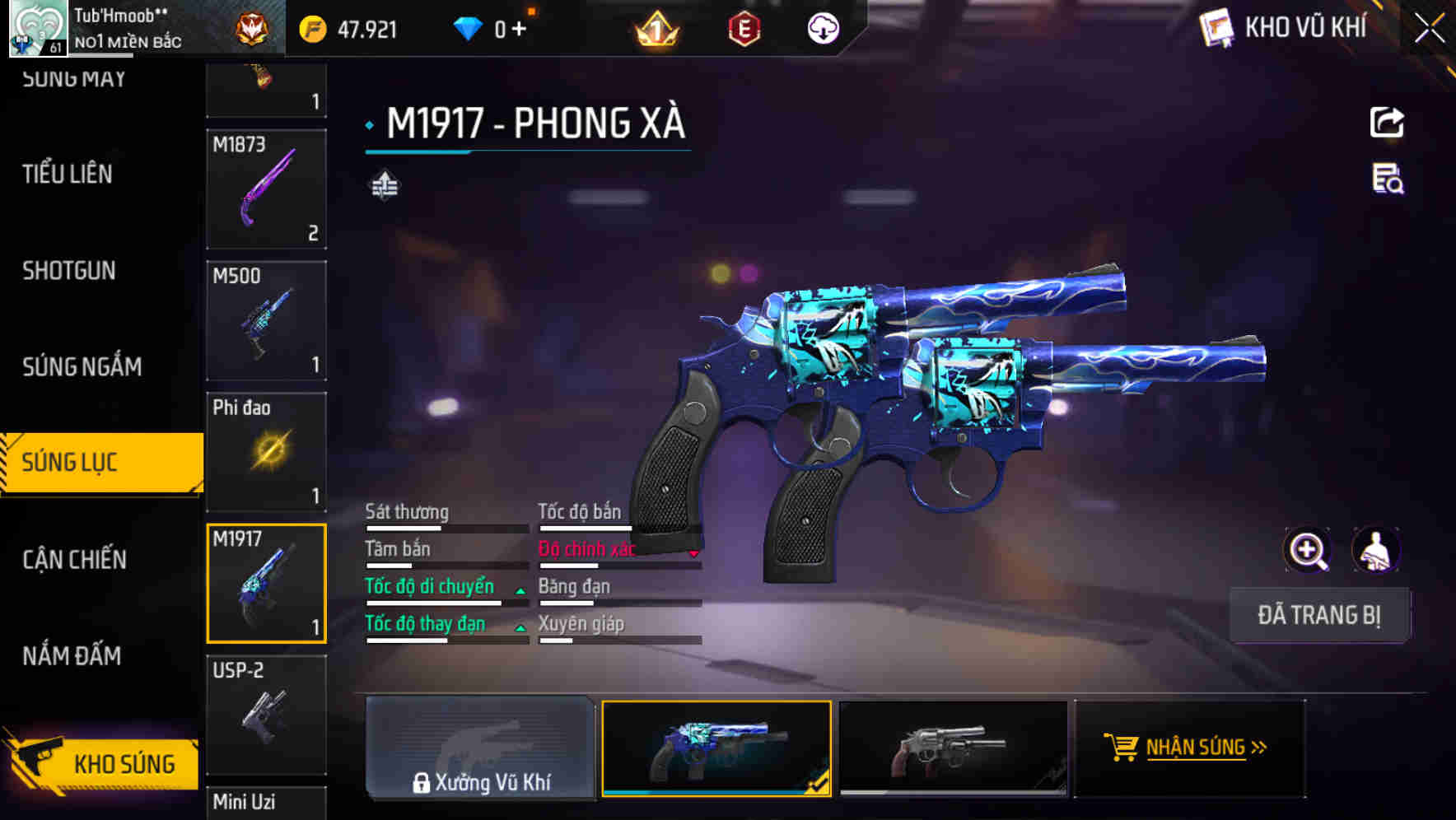The width and height of the screenshot is (1456, 820).
Task: Switch to the SHOTGUN category
Action: coord(68,271)
